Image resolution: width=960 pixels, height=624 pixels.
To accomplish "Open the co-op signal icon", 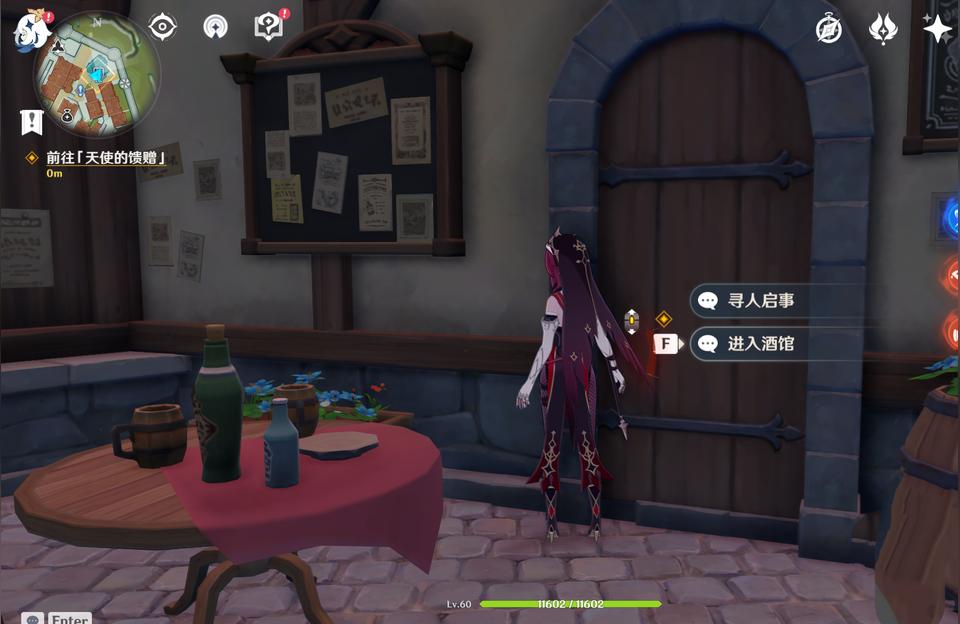I will coord(215,27).
